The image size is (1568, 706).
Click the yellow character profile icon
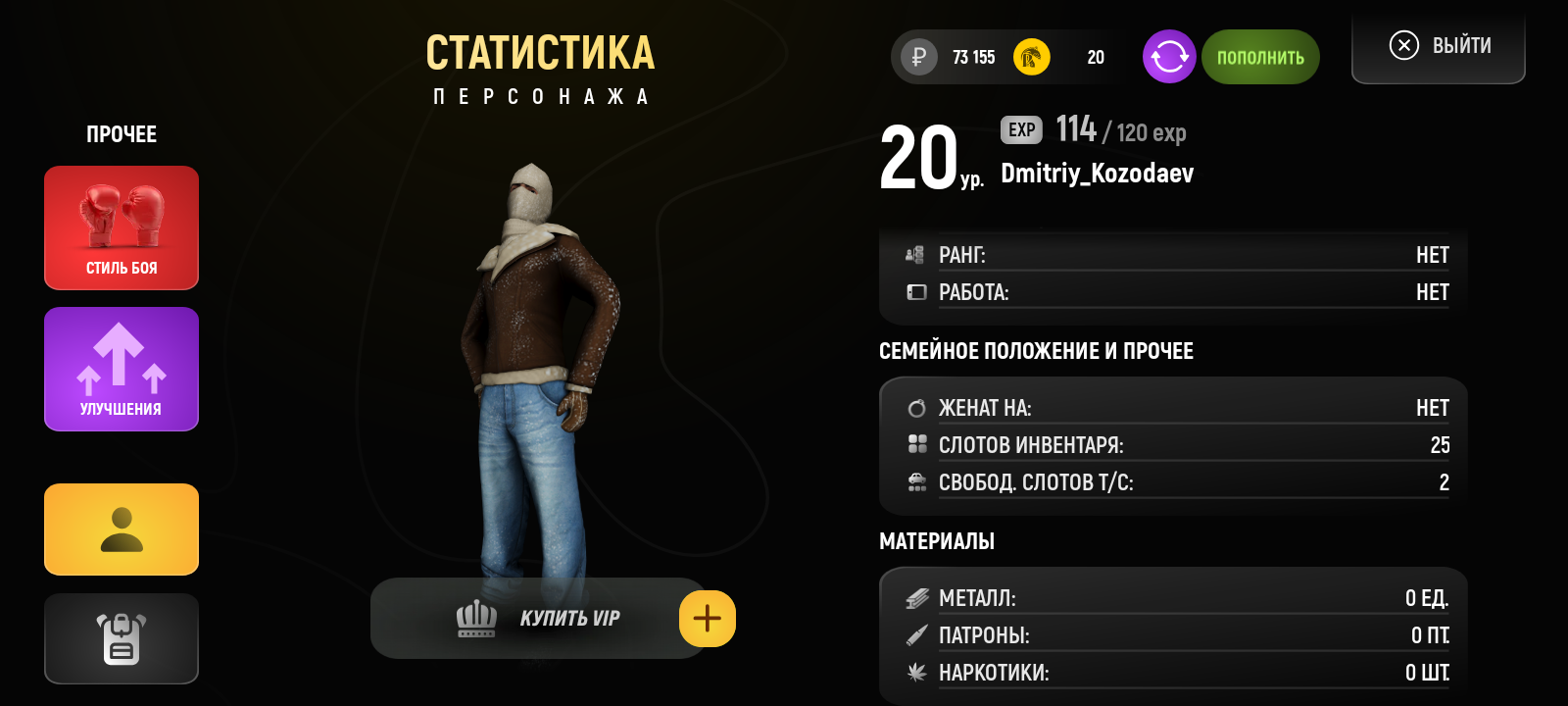[x=121, y=529]
